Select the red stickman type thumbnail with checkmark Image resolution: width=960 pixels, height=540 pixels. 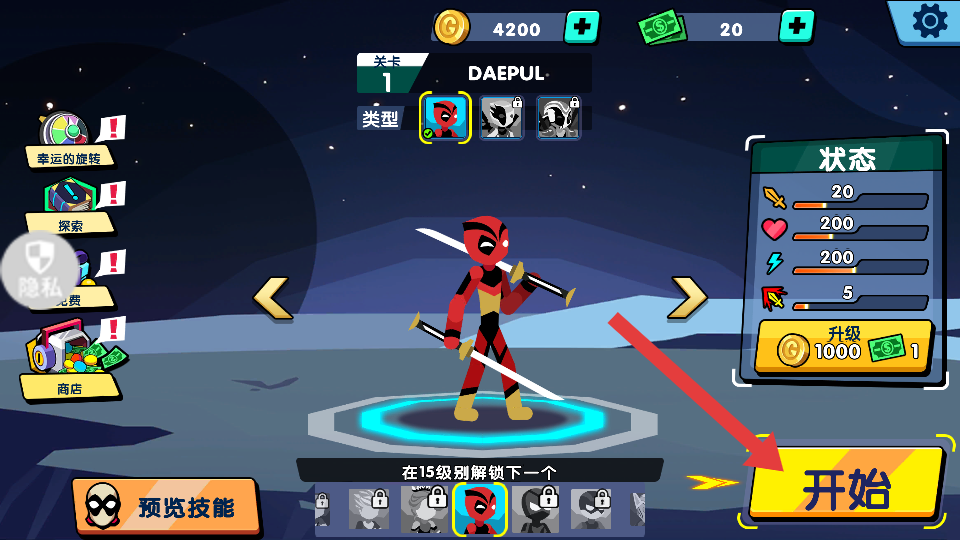445,118
